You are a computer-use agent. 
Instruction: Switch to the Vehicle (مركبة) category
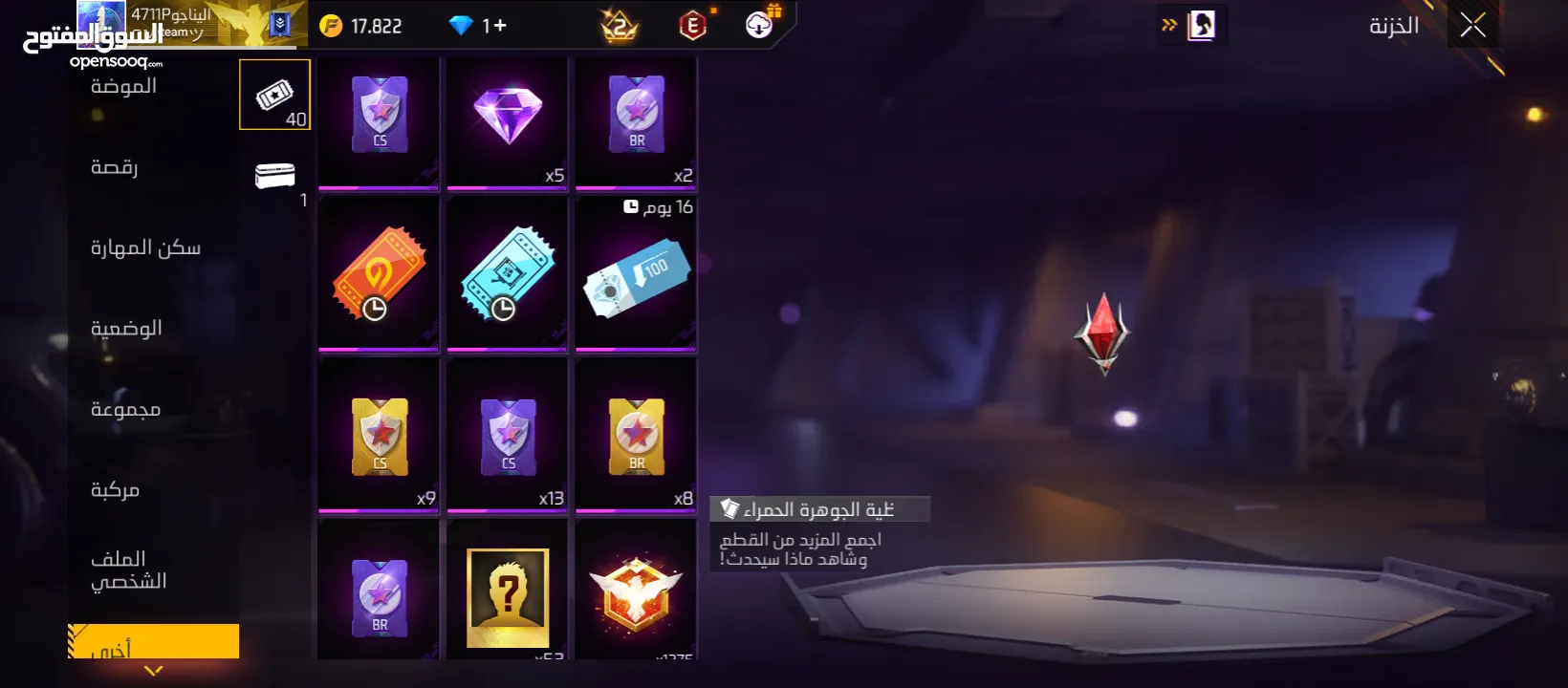[116, 490]
